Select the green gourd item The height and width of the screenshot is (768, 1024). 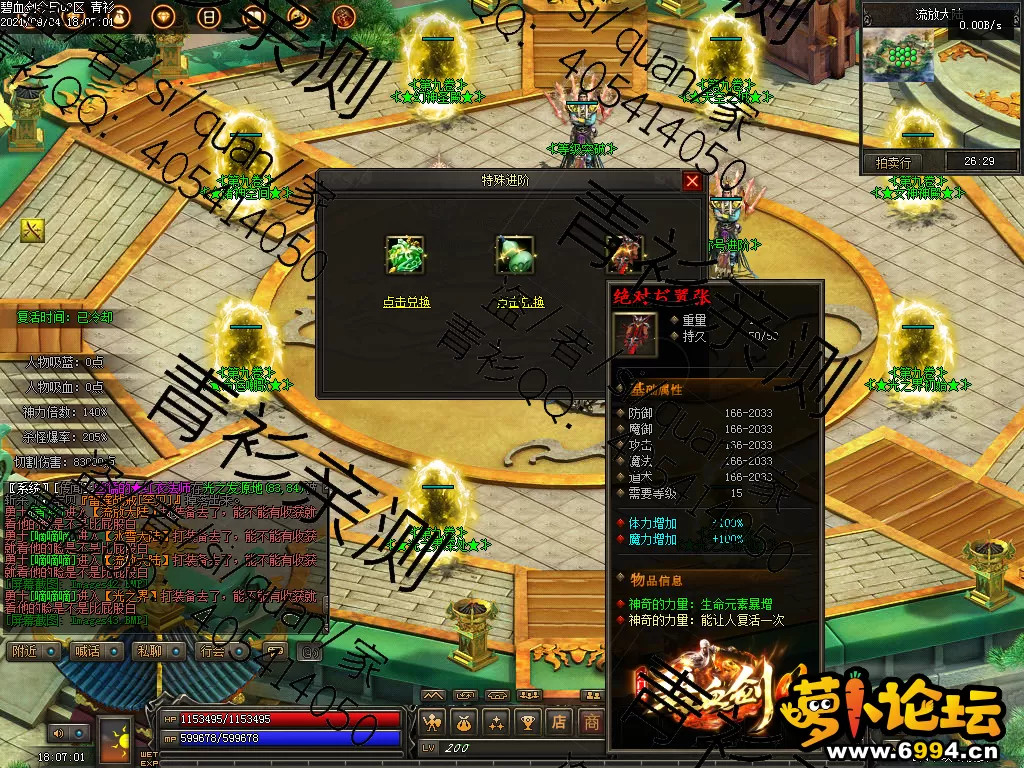515,255
